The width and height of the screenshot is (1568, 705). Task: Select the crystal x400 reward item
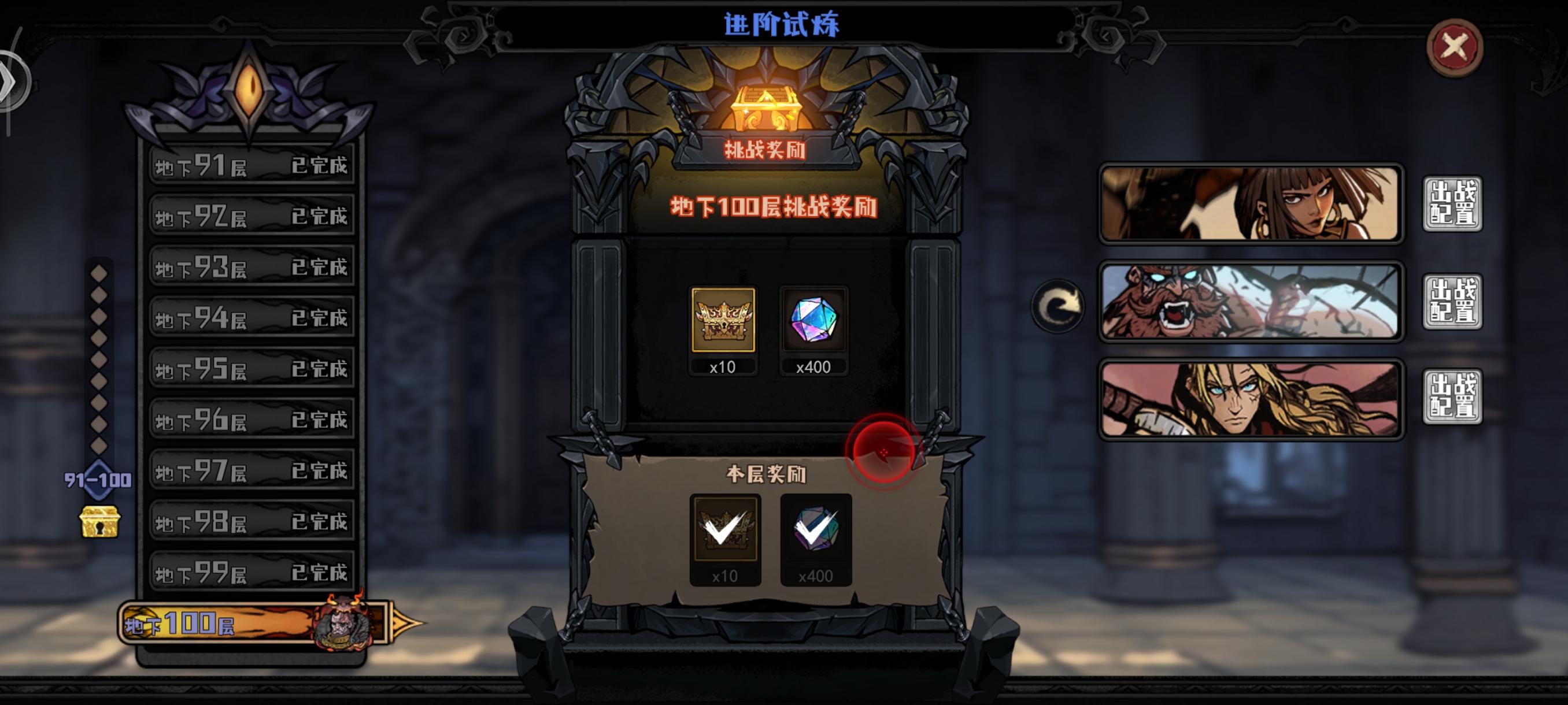pos(814,326)
